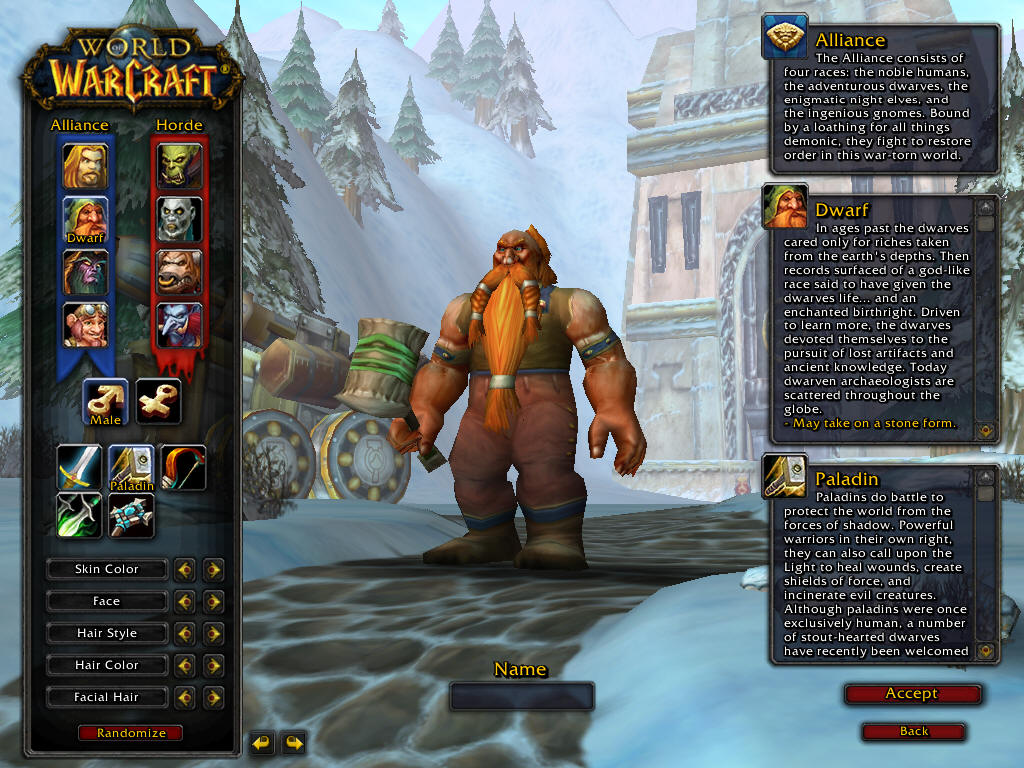Click the next Skin Color arrow

pyautogui.click(x=213, y=570)
